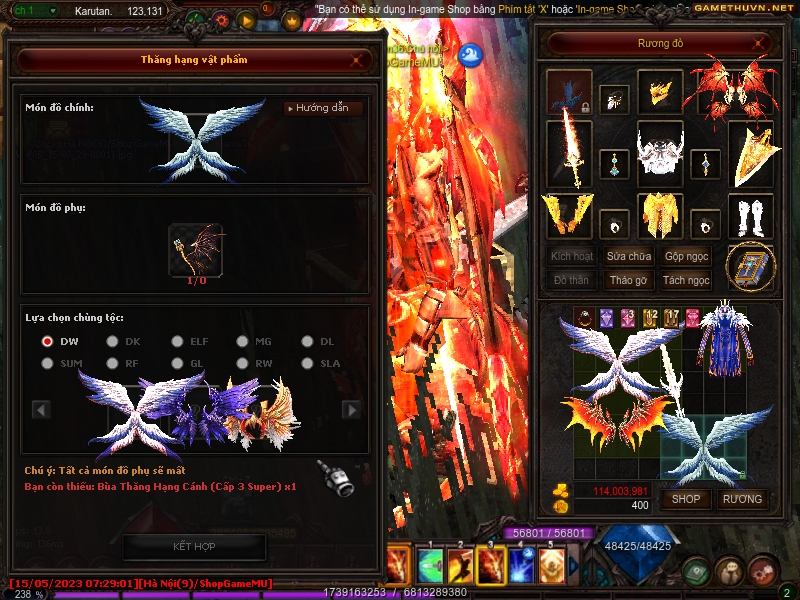Click the Tháo gỡ button
Screen dimensions: 800x600
[x=627, y=280]
